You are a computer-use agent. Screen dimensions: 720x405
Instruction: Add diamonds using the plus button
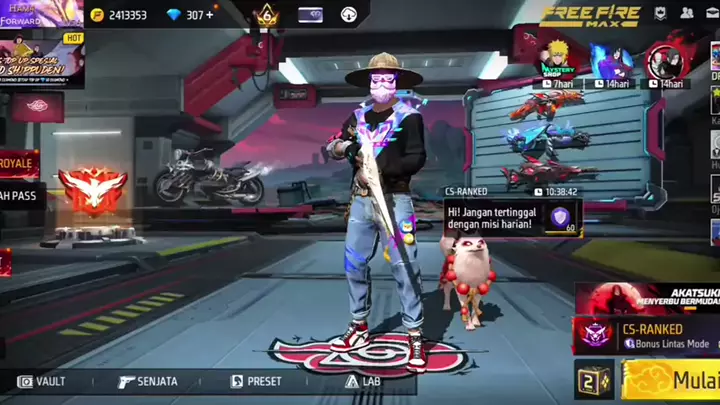coord(210,15)
